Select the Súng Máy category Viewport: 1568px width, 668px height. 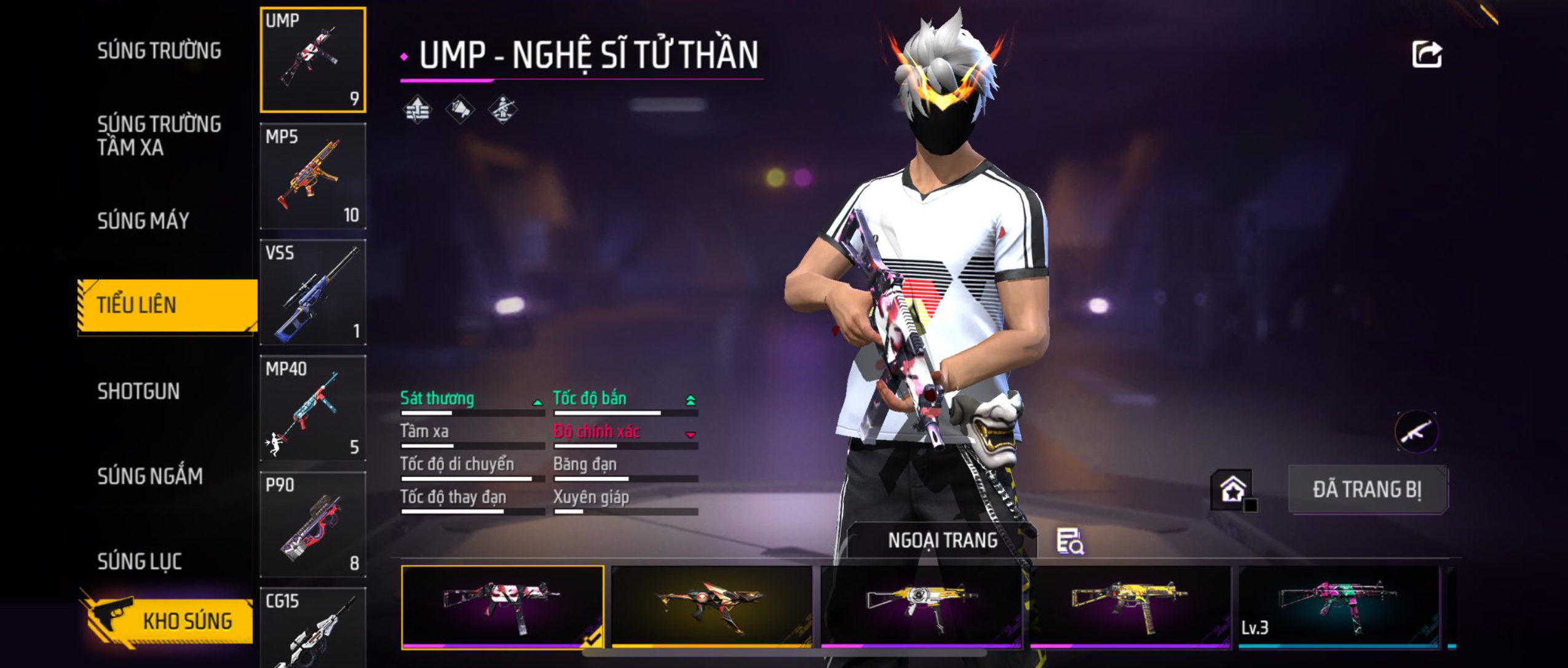tap(143, 221)
